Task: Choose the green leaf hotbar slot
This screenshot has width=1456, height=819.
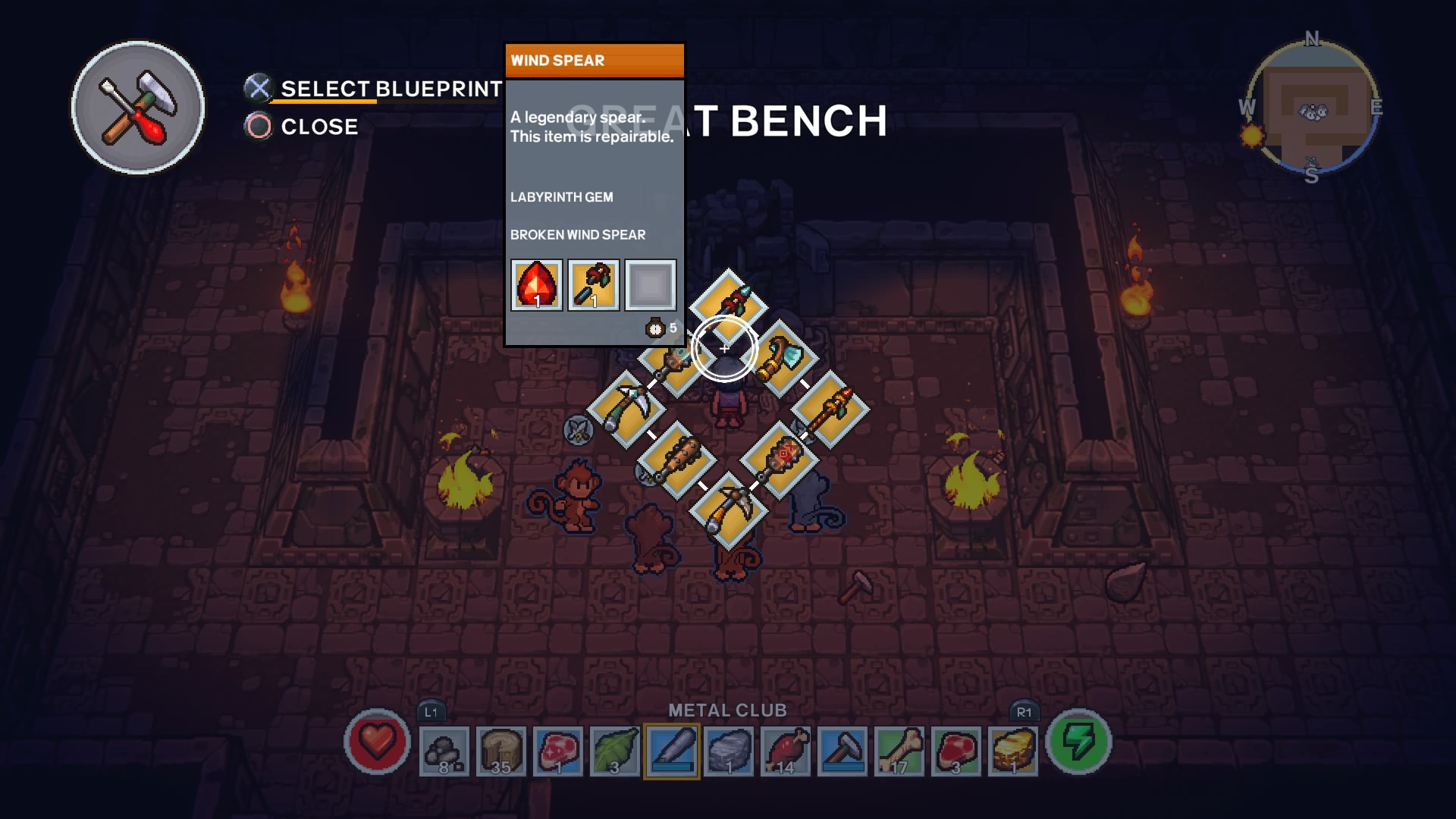Action: pyautogui.click(x=615, y=751)
